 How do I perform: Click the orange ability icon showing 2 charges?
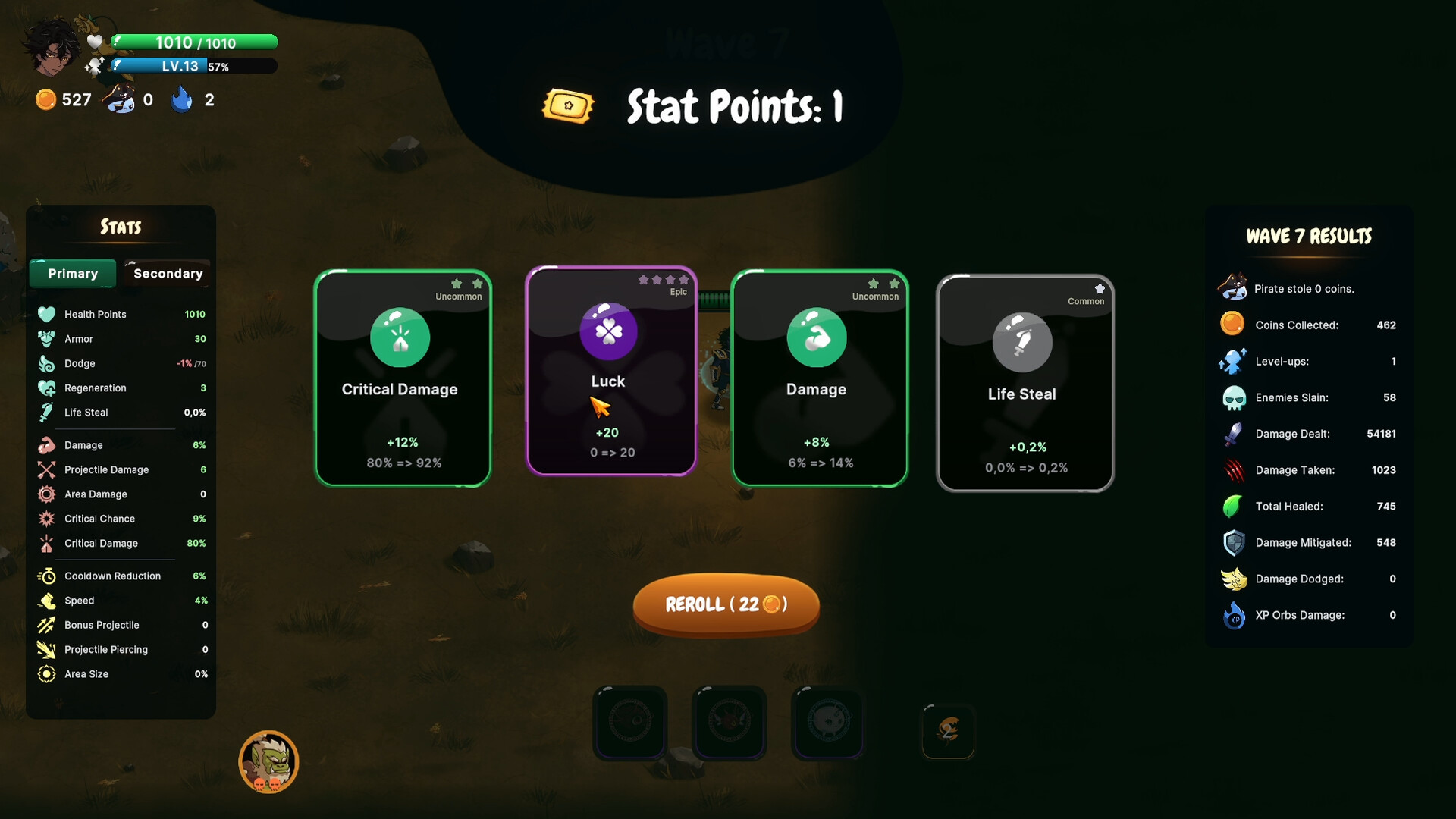pyautogui.click(x=948, y=732)
